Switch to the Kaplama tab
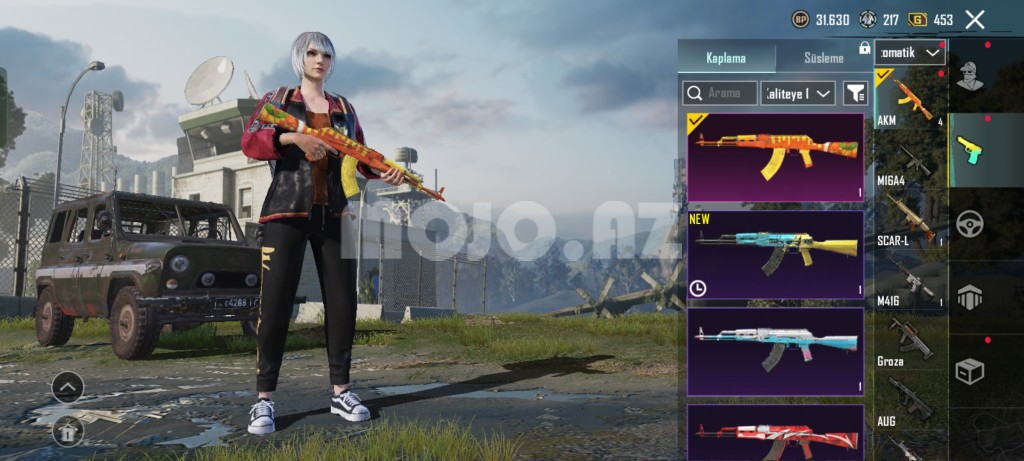1024x461 pixels. point(726,58)
